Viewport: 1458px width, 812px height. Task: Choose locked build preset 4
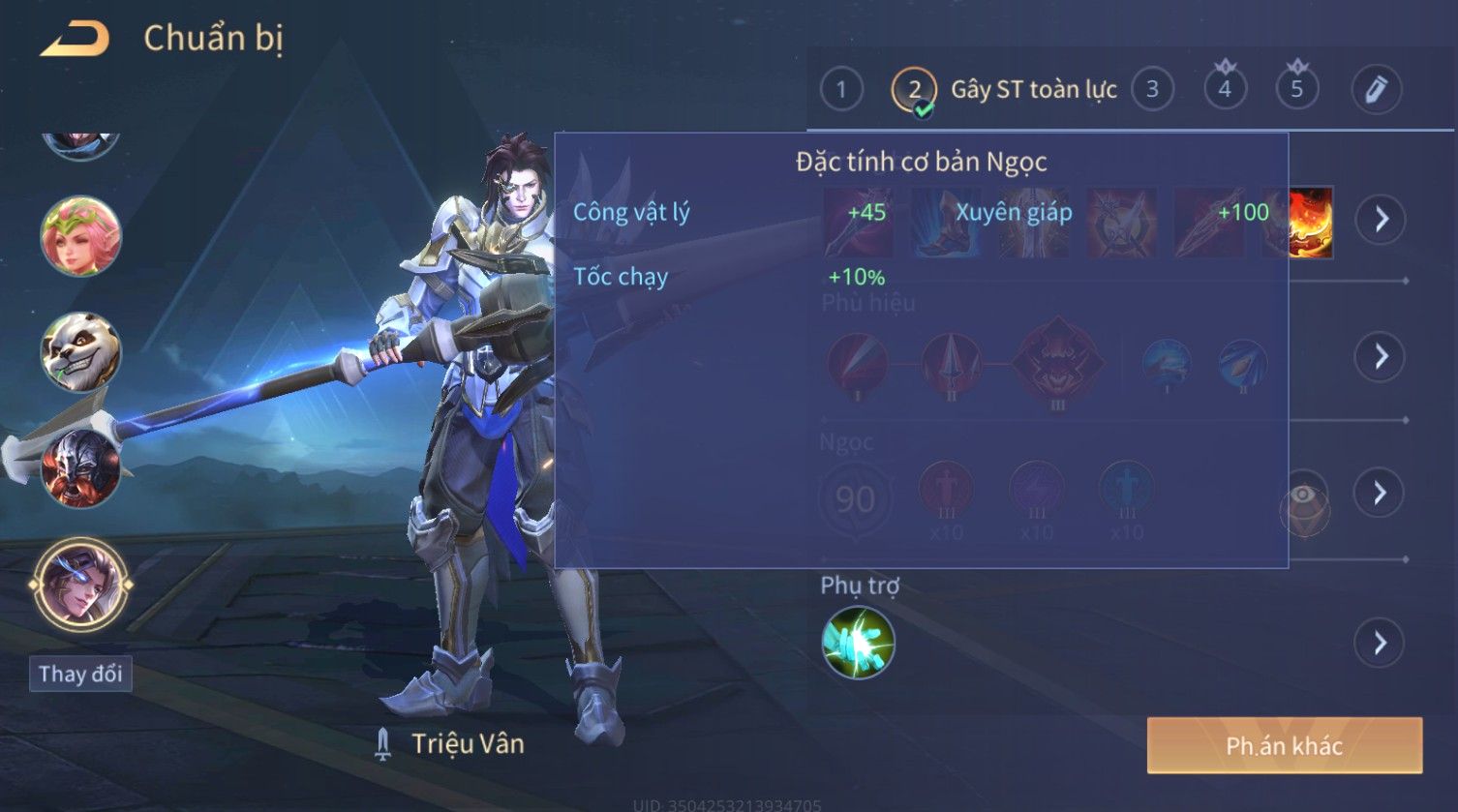point(1225,90)
